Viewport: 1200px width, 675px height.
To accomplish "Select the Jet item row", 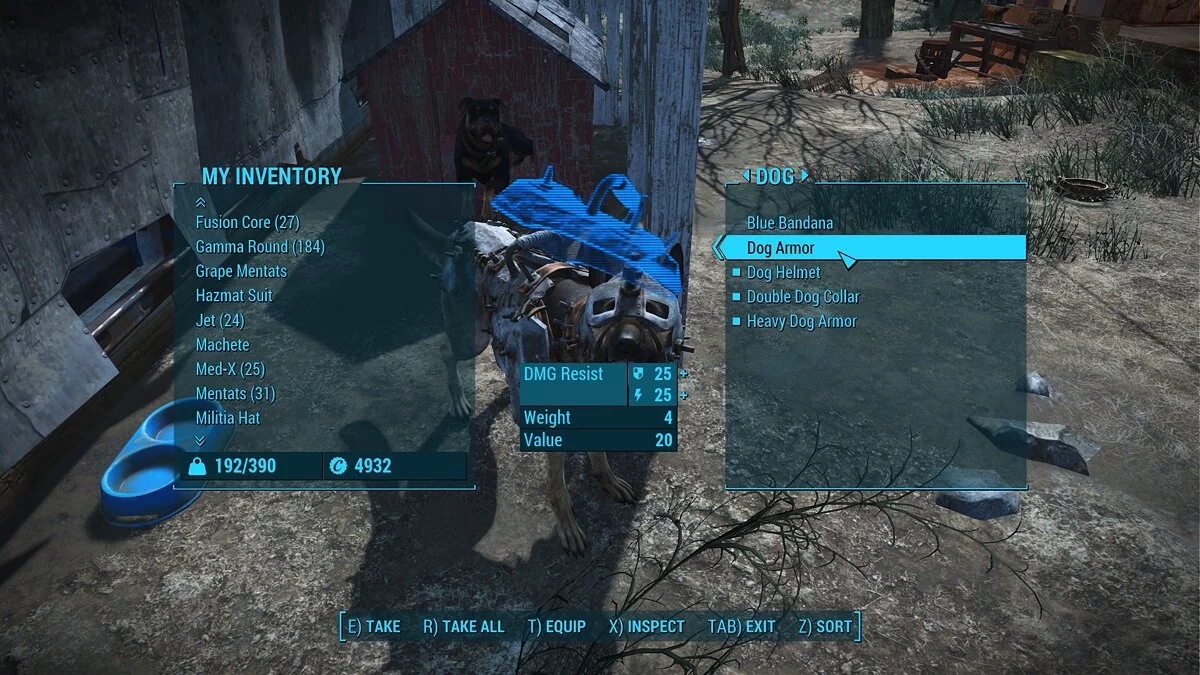I will [220, 320].
